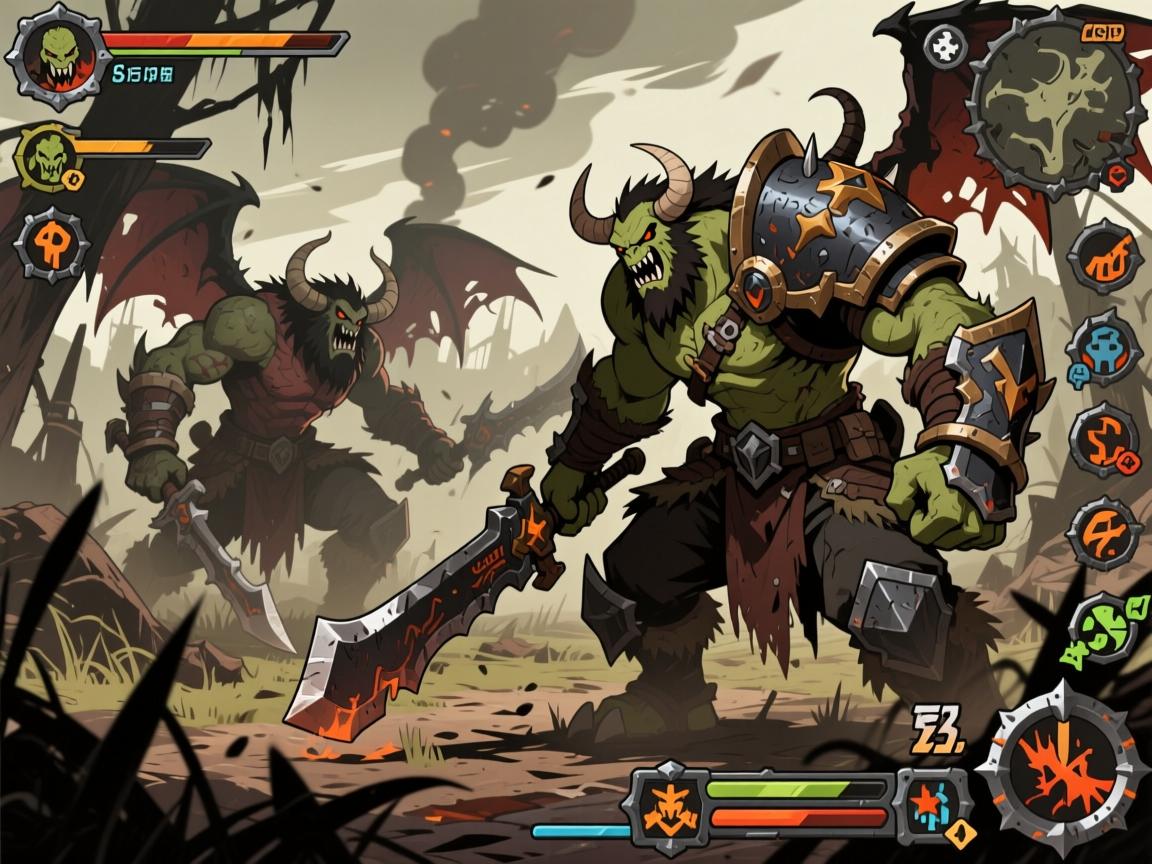Click the white cross icon beside the minimap
1152x864 pixels.
pos(944,46)
